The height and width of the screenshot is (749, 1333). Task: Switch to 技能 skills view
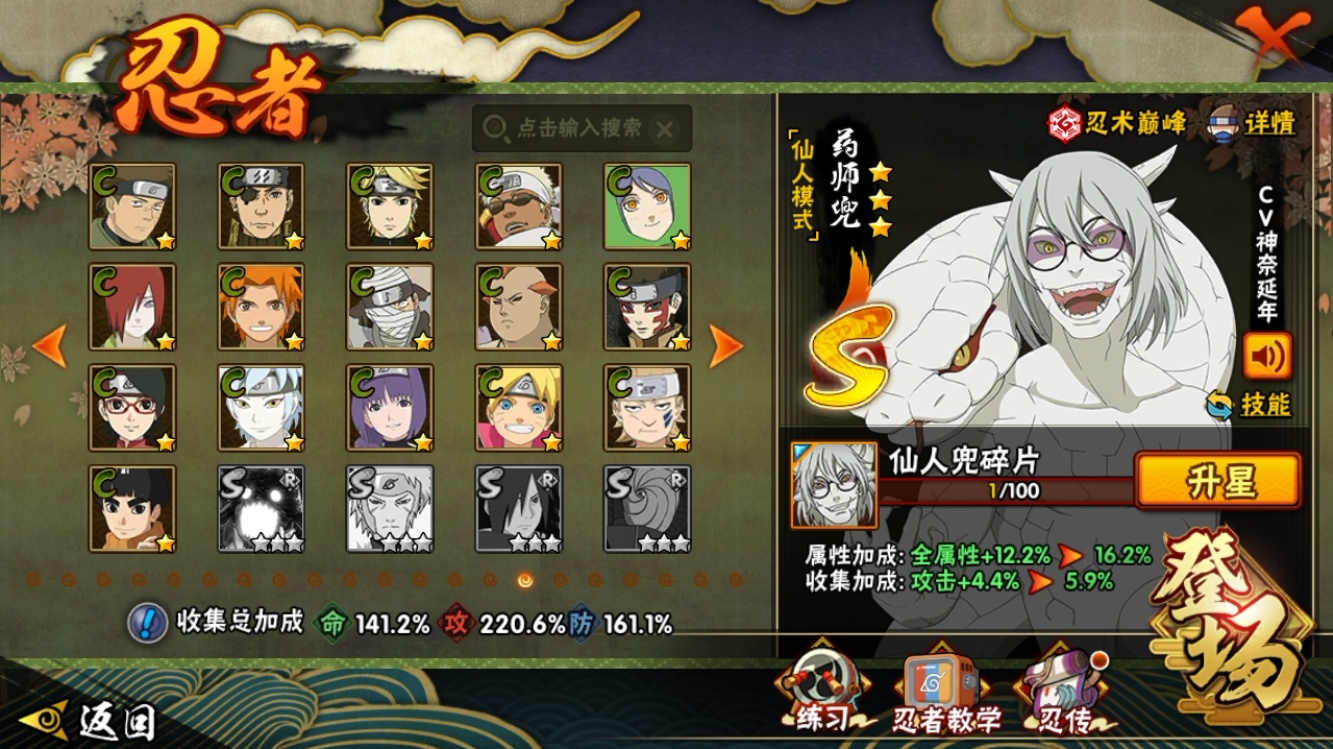point(1250,405)
